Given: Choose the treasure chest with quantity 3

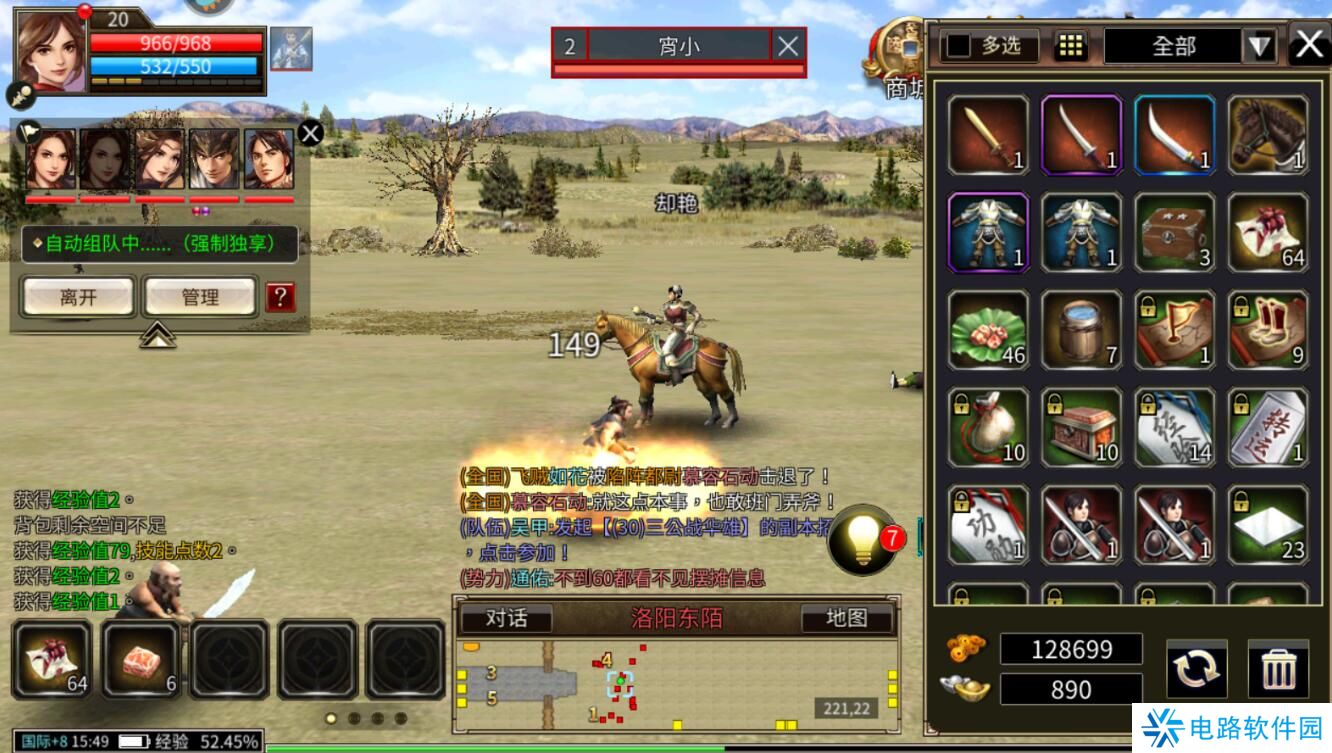Looking at the screenshot, I should pos(1174,232).
